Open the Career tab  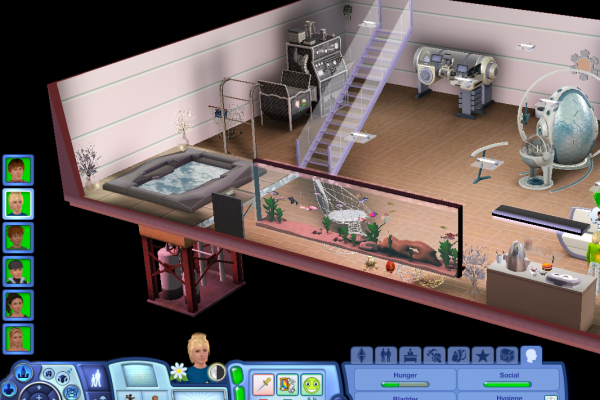(x=410, y=355)
